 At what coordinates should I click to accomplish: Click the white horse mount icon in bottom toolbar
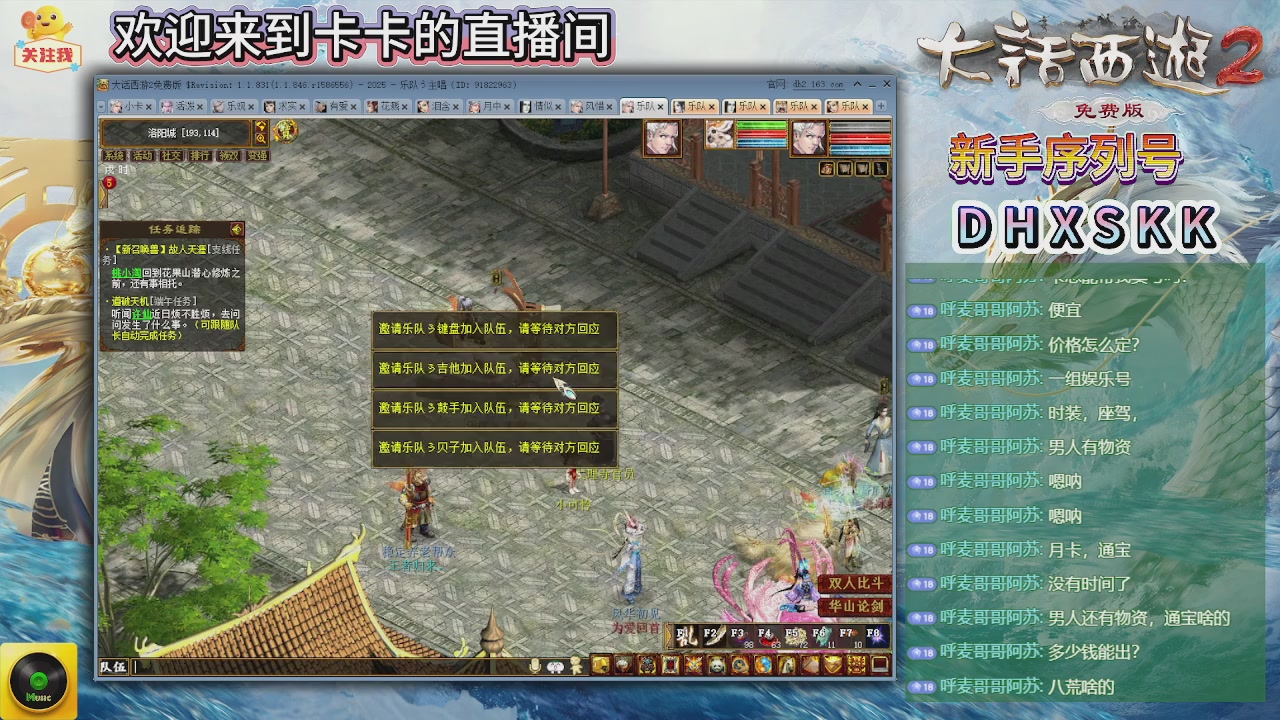click(x=787, y=665)
